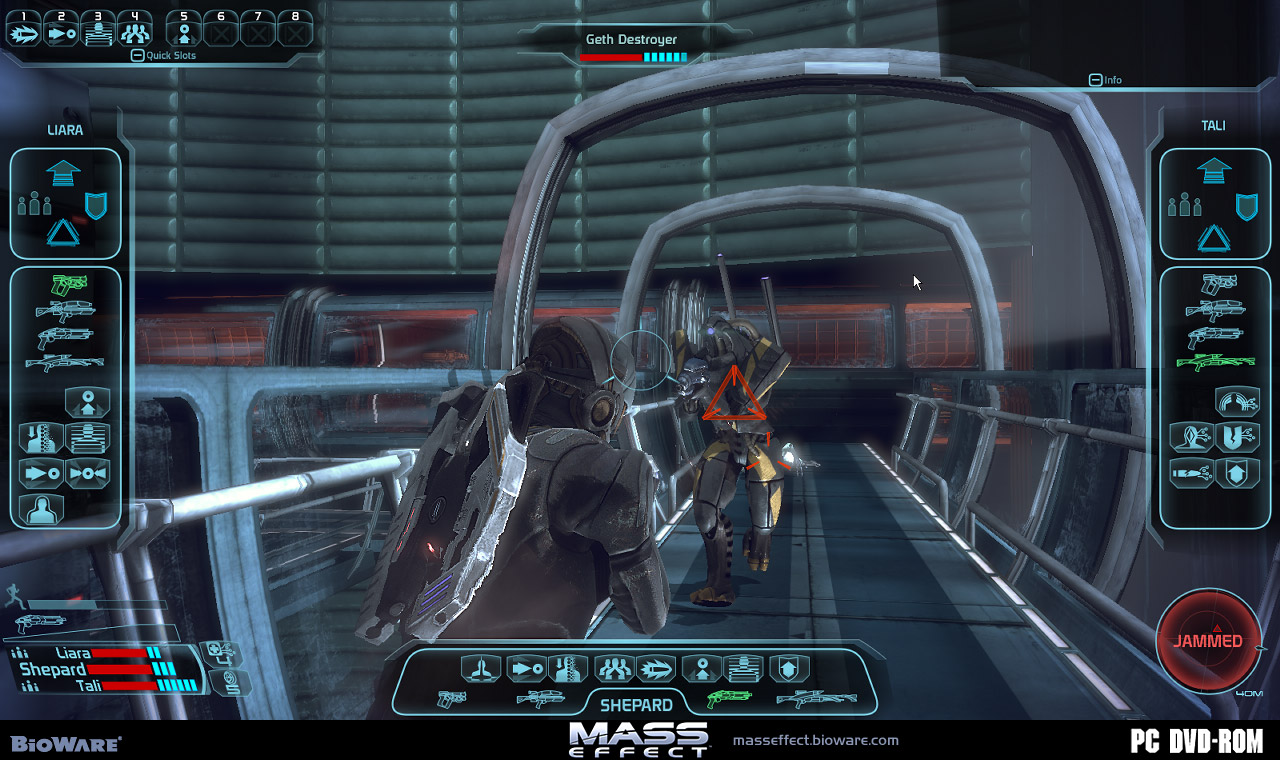This screenshot has height=760, width=1280.
Task: Click Liara's triangle attack command icon
Action: click(x=63, y=235)
